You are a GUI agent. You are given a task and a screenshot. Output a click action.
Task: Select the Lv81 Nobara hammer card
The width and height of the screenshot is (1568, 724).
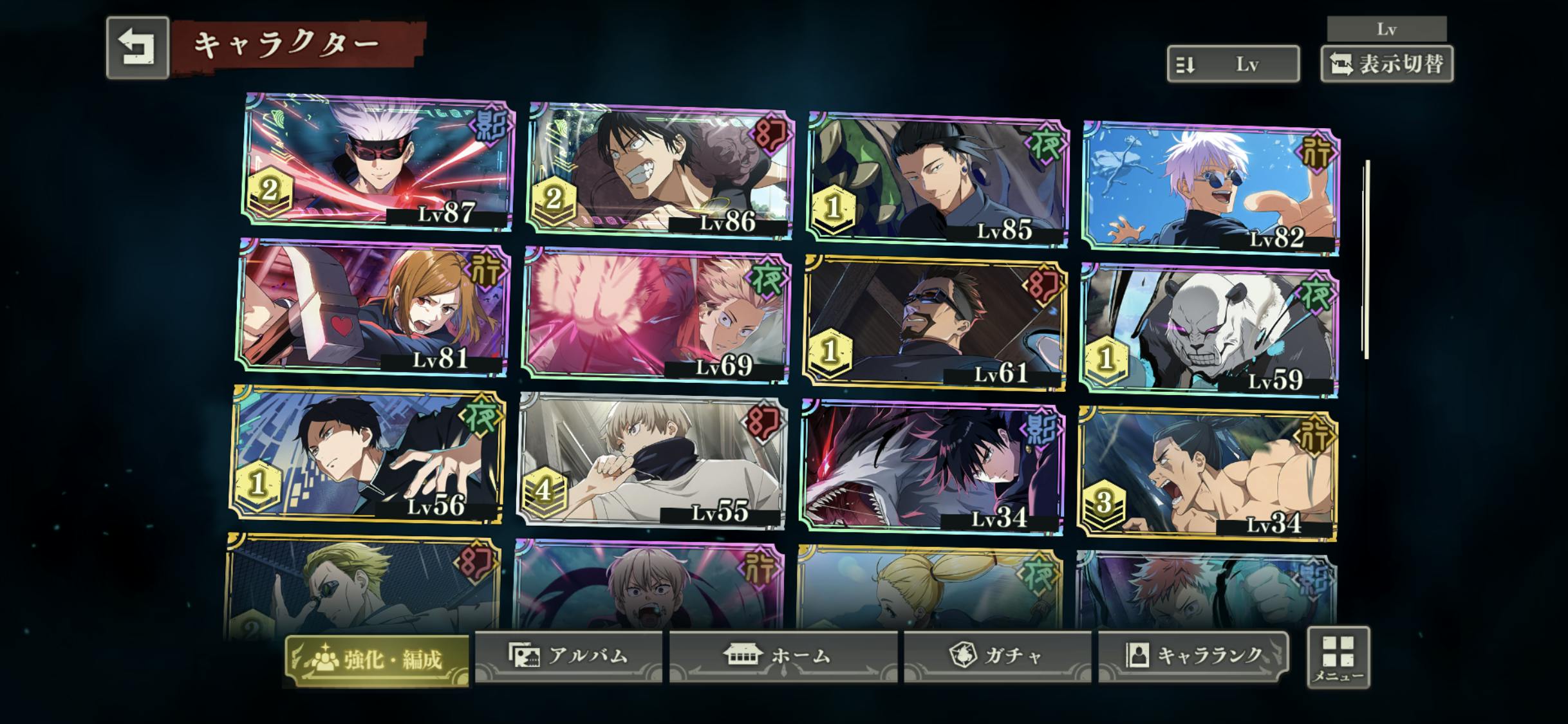pyautogui.click(x=373, y=308)
